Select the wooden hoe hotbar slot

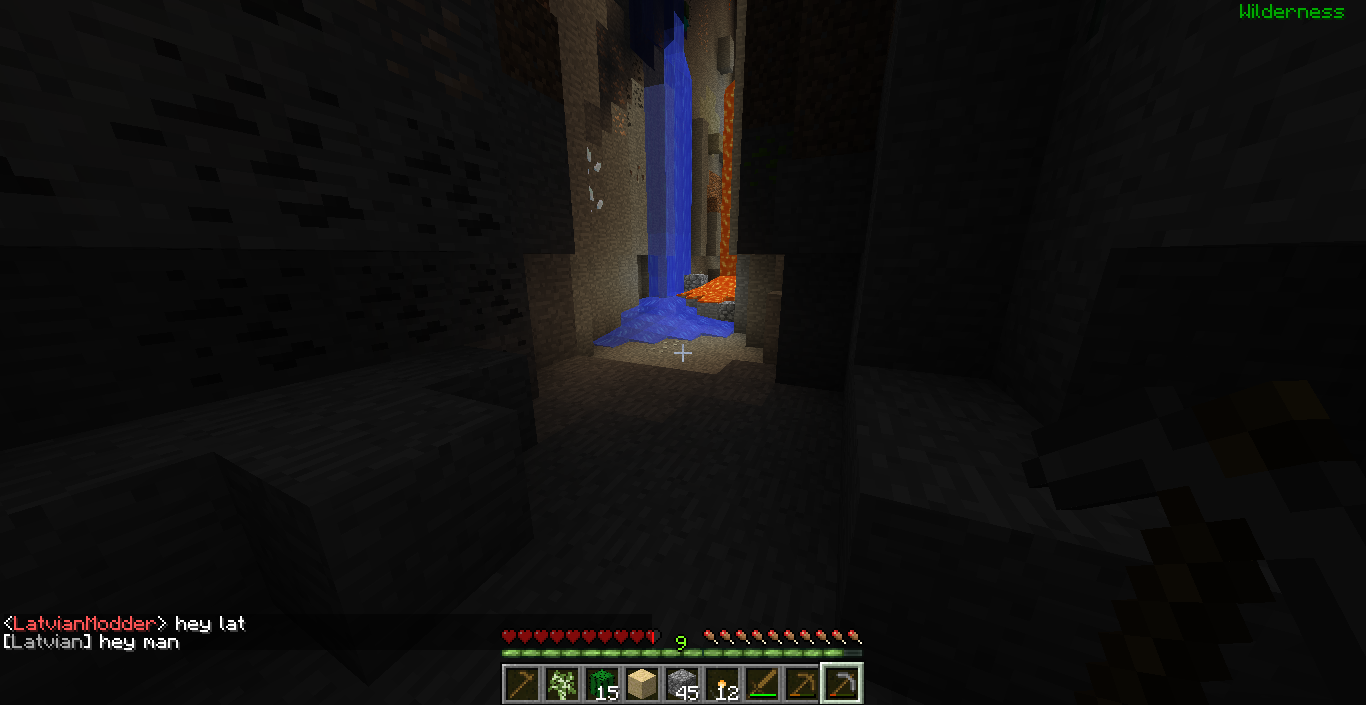click(x=521, y=685)
